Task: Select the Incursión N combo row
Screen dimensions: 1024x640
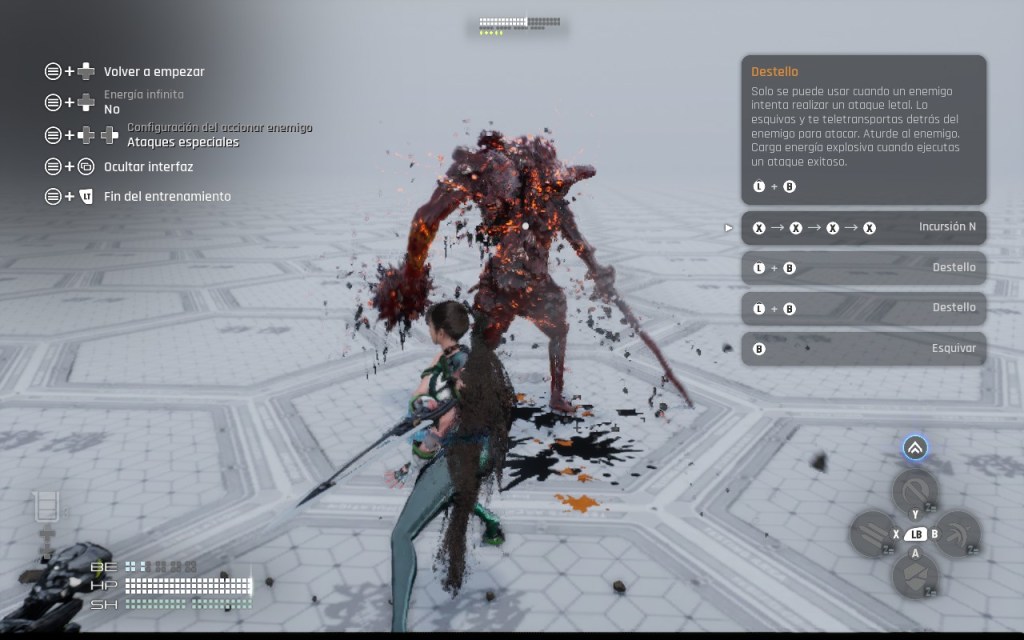Action: coord(863,228)
